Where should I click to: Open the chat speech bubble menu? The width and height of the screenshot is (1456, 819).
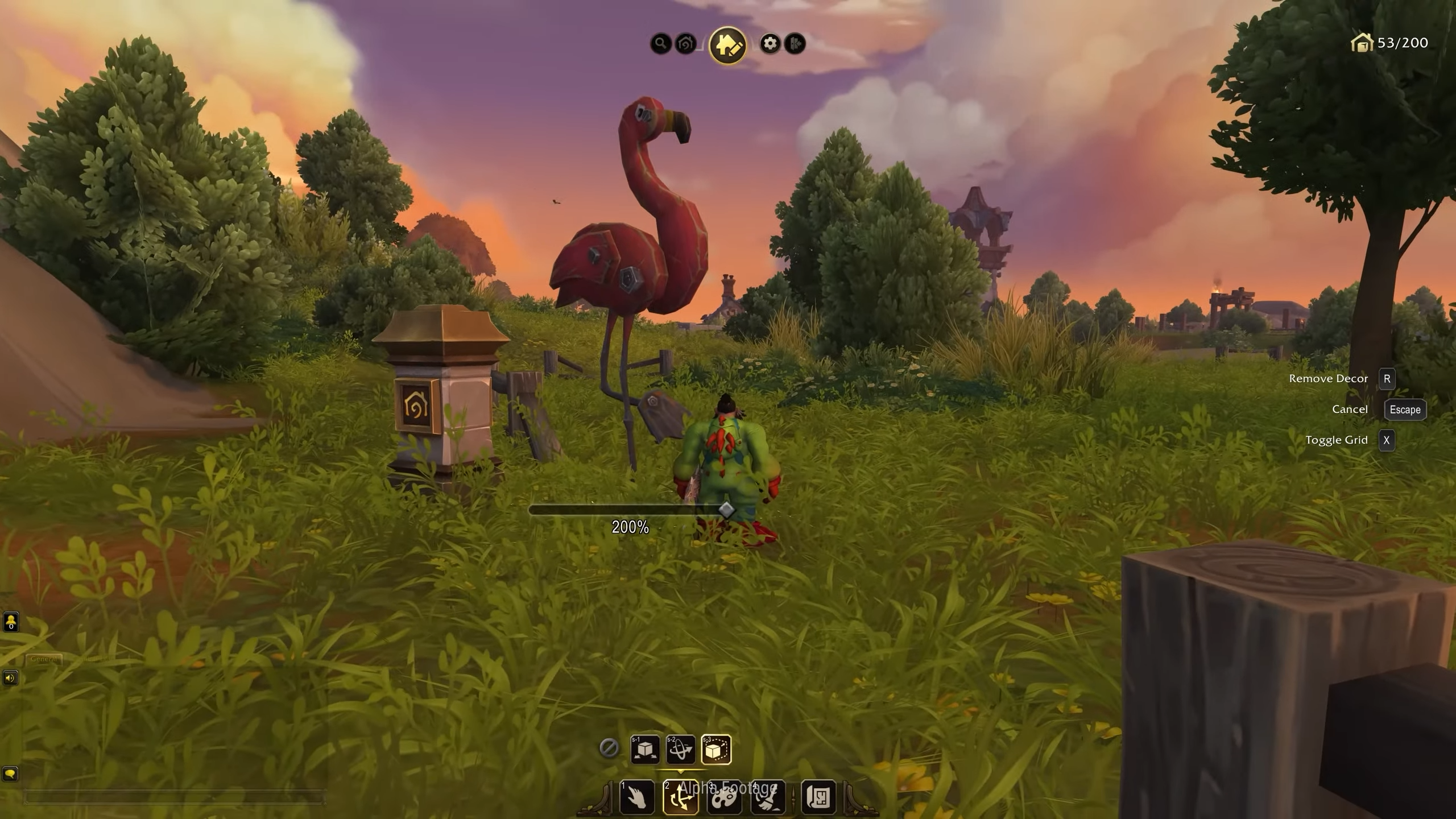pos(10,774)
